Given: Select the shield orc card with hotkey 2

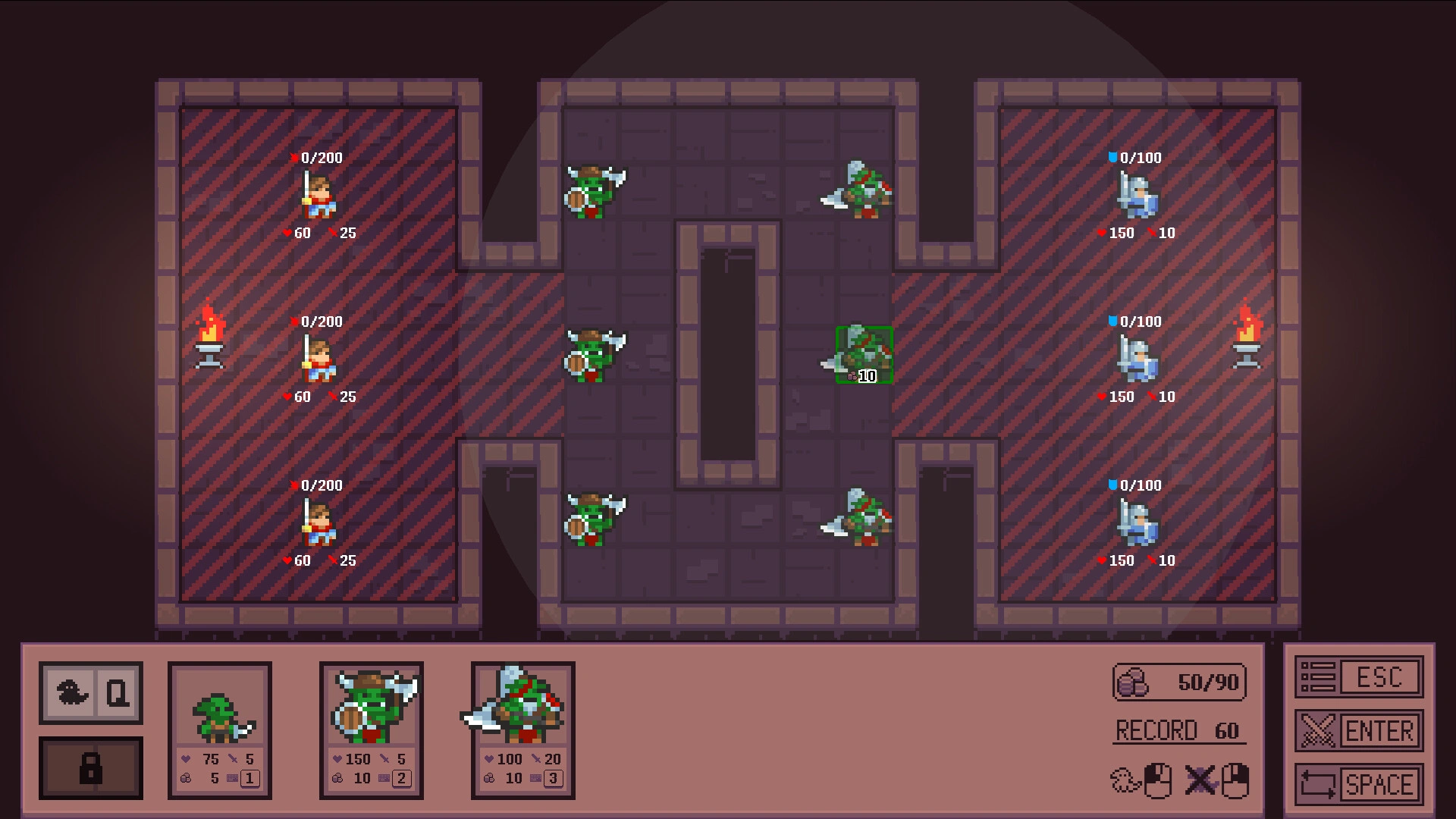Looking at the screenshot, I should pyautogui.click(x=370, y=728).
